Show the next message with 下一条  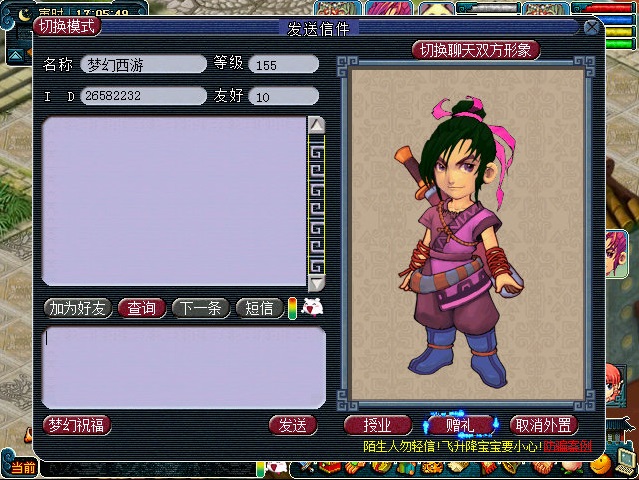click(x=201, y=308)
